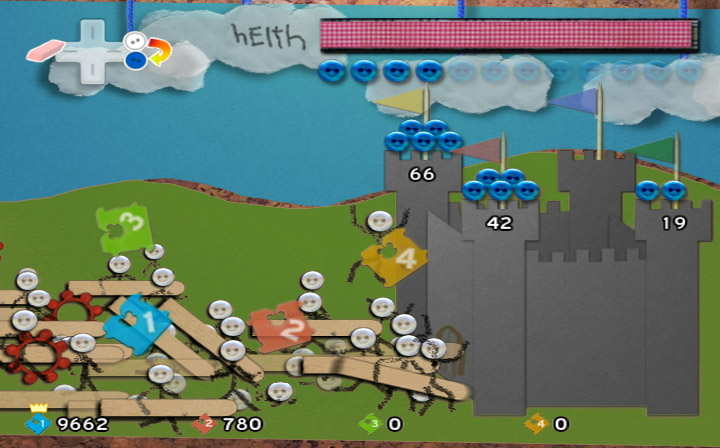Image resolution: width=720 pixels, height=448 pixels.
Task: Pick the green player 3 score badge
Action: [369, 424]
